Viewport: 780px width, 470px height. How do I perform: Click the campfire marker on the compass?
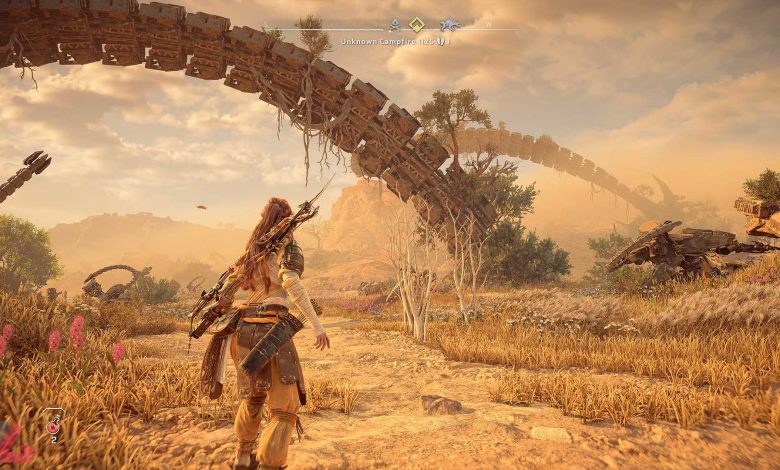point(395,25)
